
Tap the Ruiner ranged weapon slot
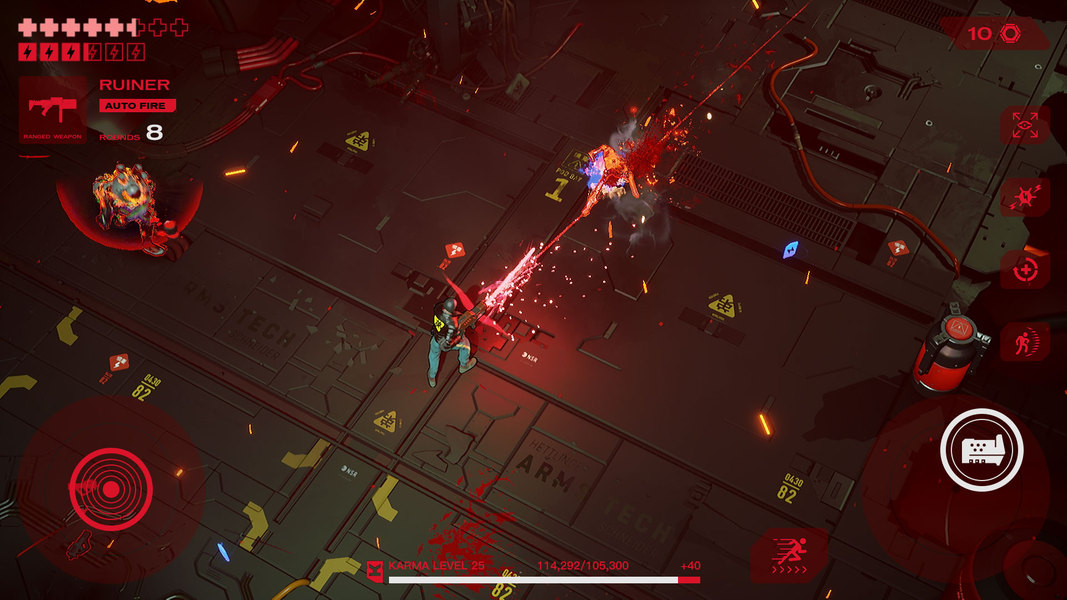(x=53, y=110)
